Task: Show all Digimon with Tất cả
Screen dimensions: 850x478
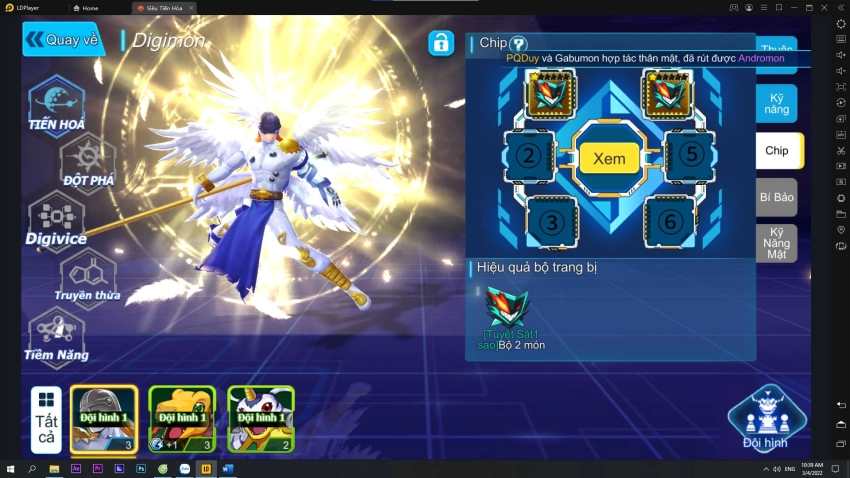Action: click(x=46, y=420)
